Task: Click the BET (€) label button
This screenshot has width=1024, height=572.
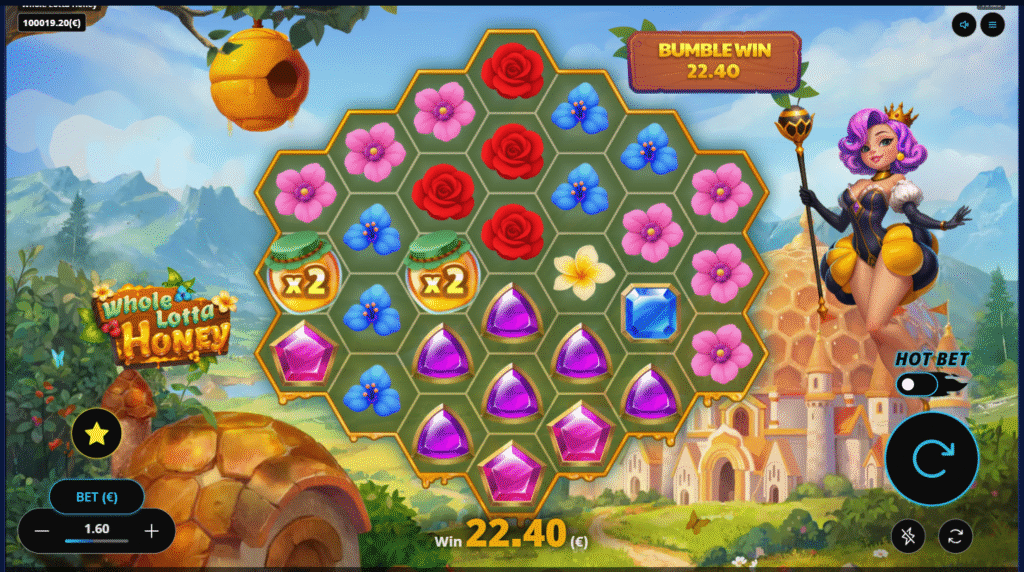Action: click(96, 496)
